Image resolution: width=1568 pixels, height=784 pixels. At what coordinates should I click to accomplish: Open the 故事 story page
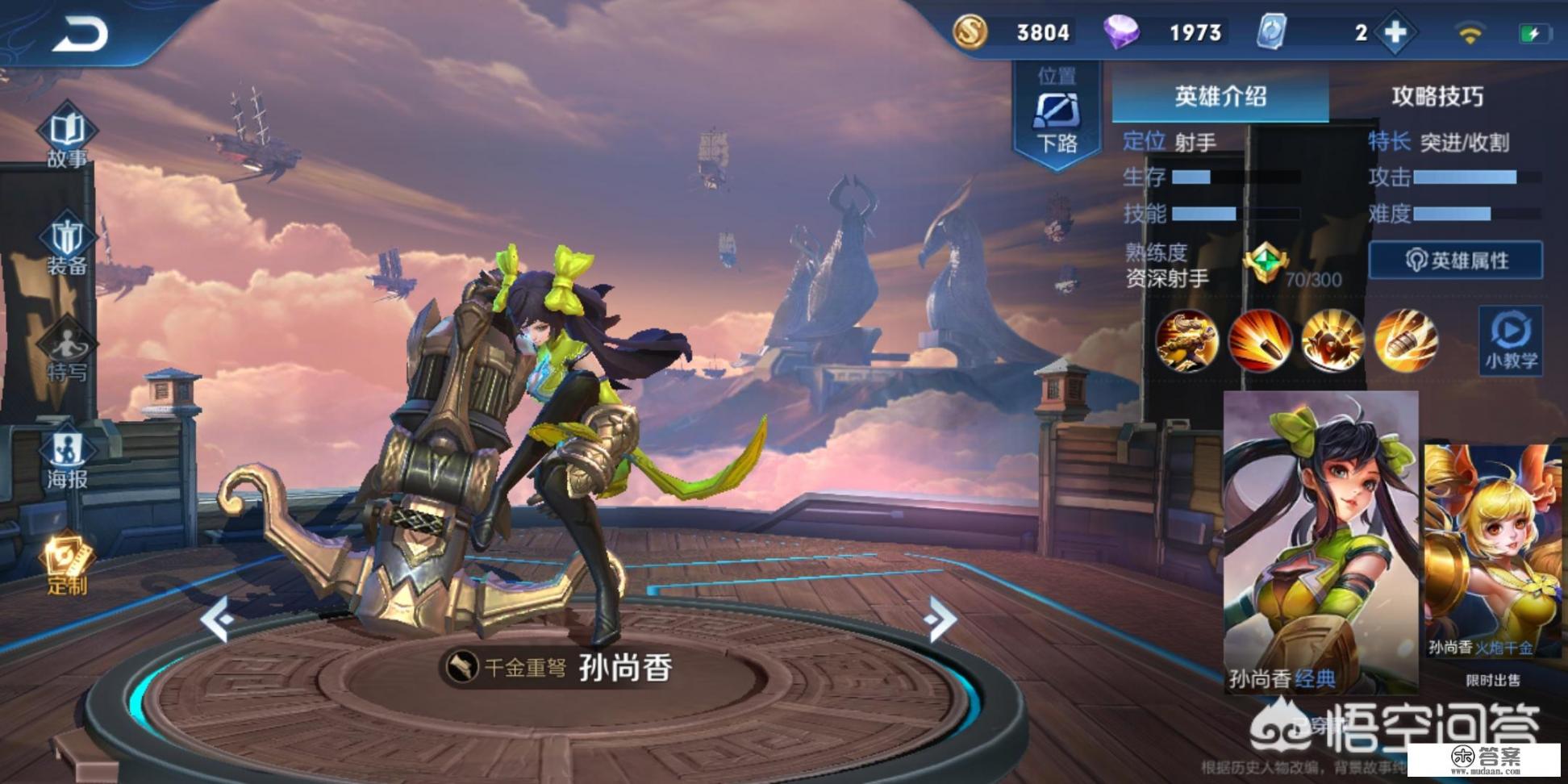pos(67,137)
